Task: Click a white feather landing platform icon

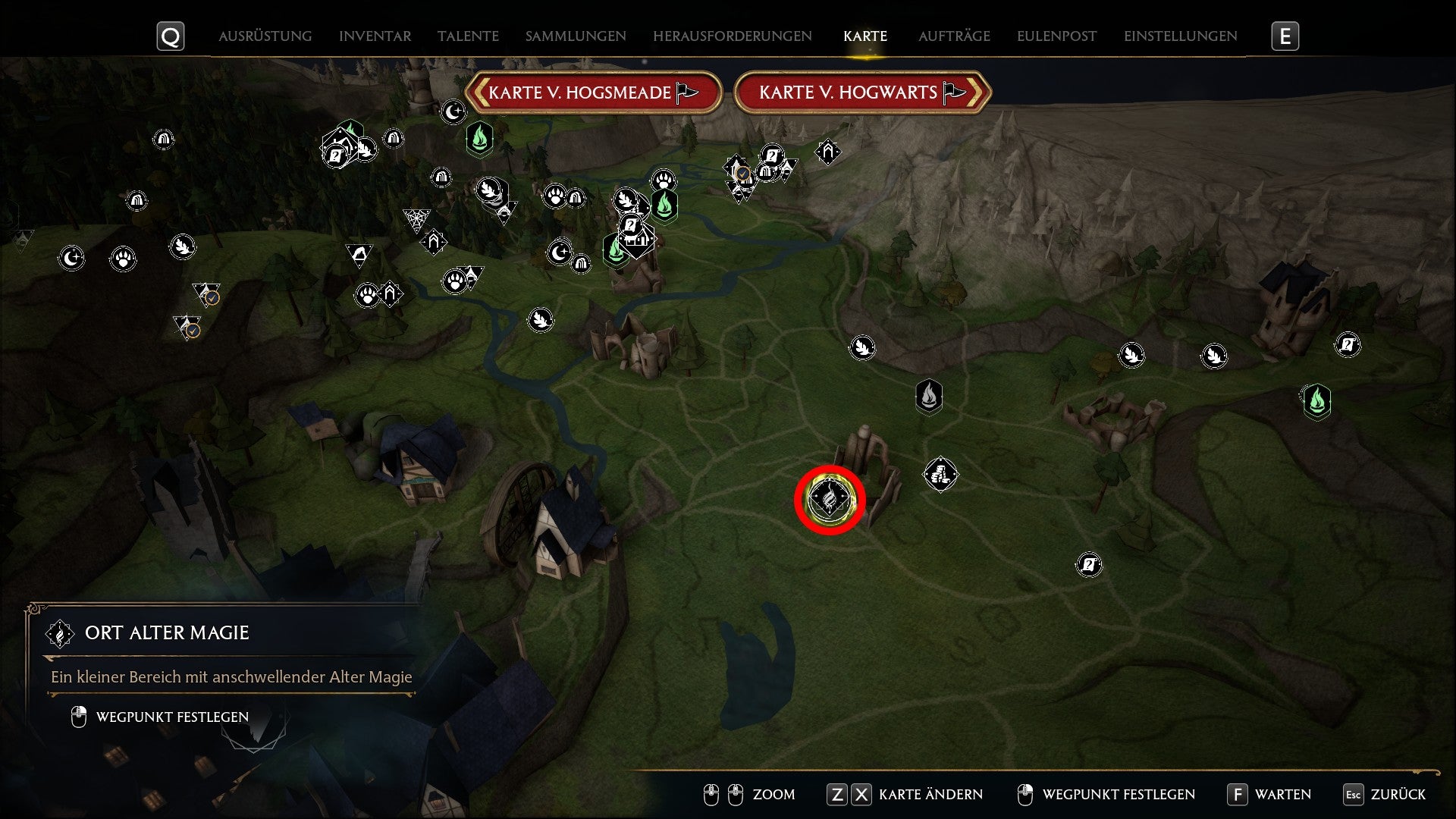Action: pyautogui.click(x=862, y=350)
